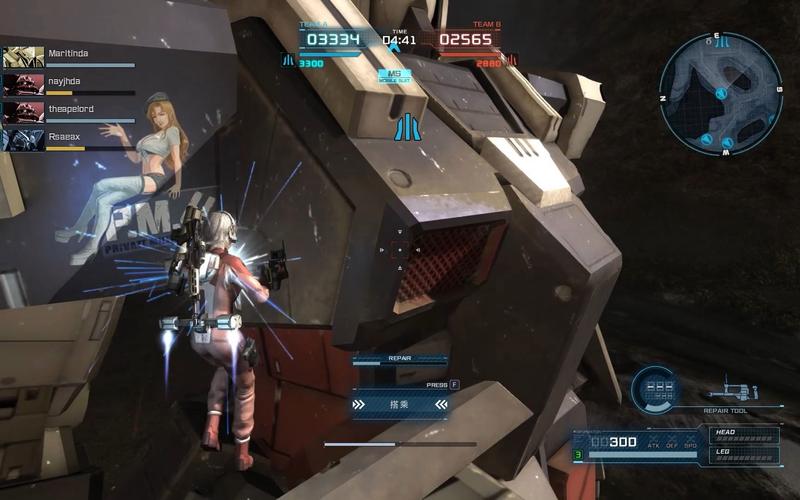The width and height of the screenshot is (800, 500).
Task: Pick Rsaeax from the team roster
Action: coord(68,140)
